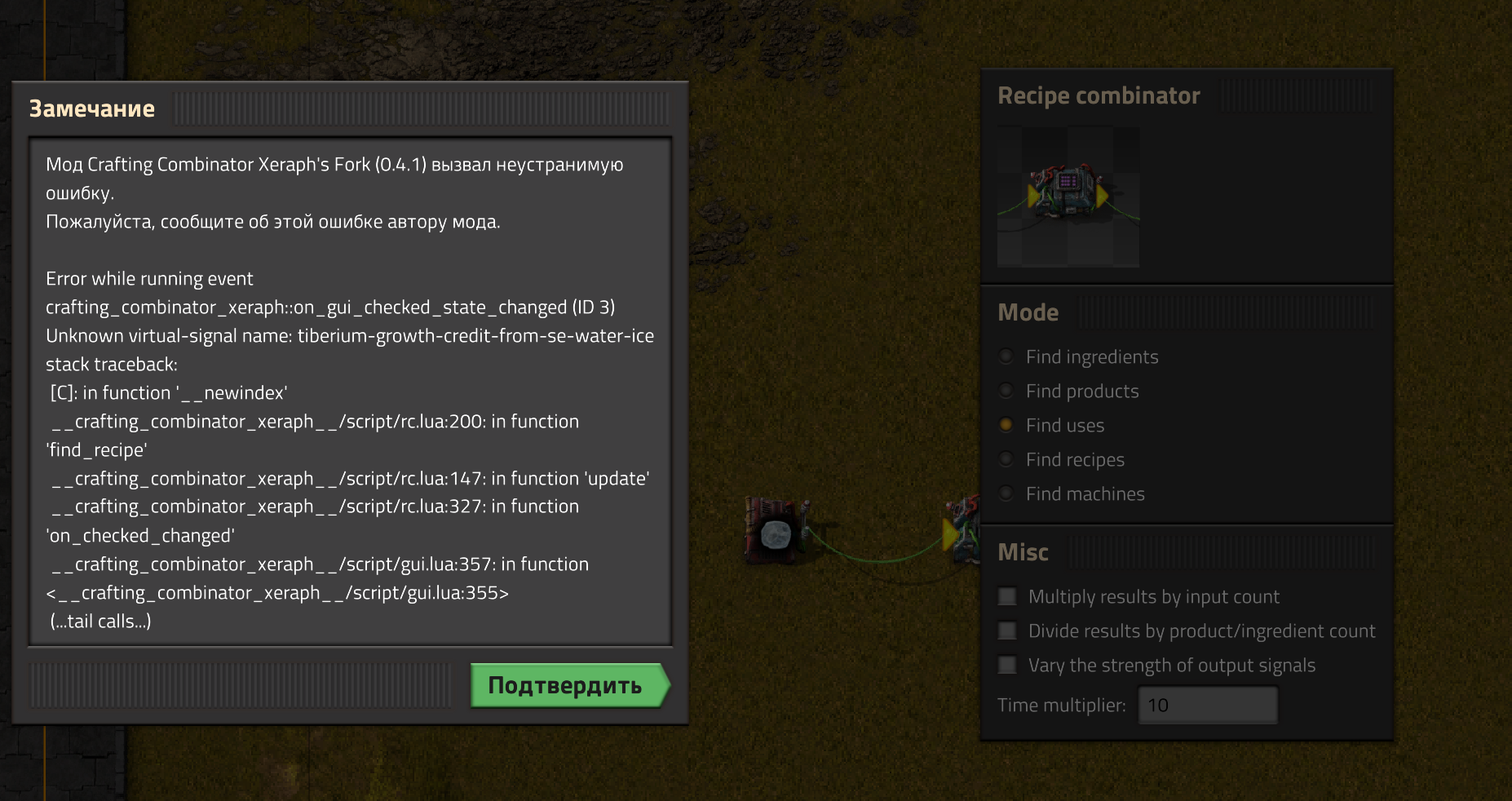Click the combinator picture in the entity panel
The height and width of the screenshot is (801, 1512).
click(x=1068, y=196)
